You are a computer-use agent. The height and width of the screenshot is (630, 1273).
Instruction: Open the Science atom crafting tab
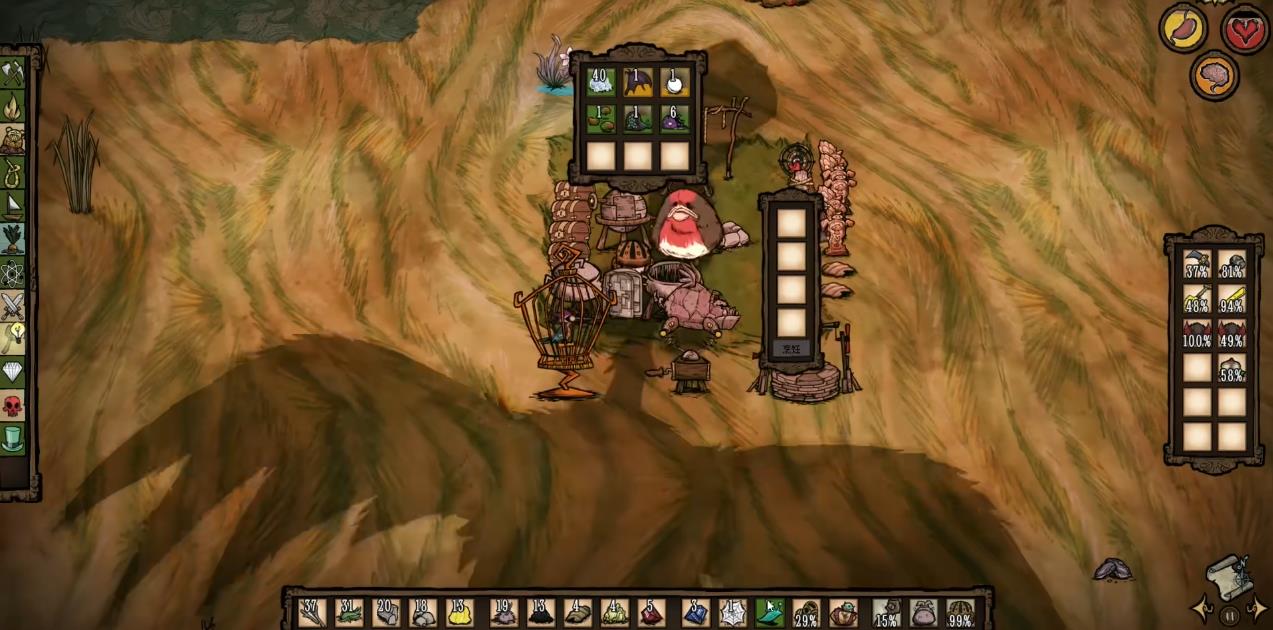pos(13,272)
